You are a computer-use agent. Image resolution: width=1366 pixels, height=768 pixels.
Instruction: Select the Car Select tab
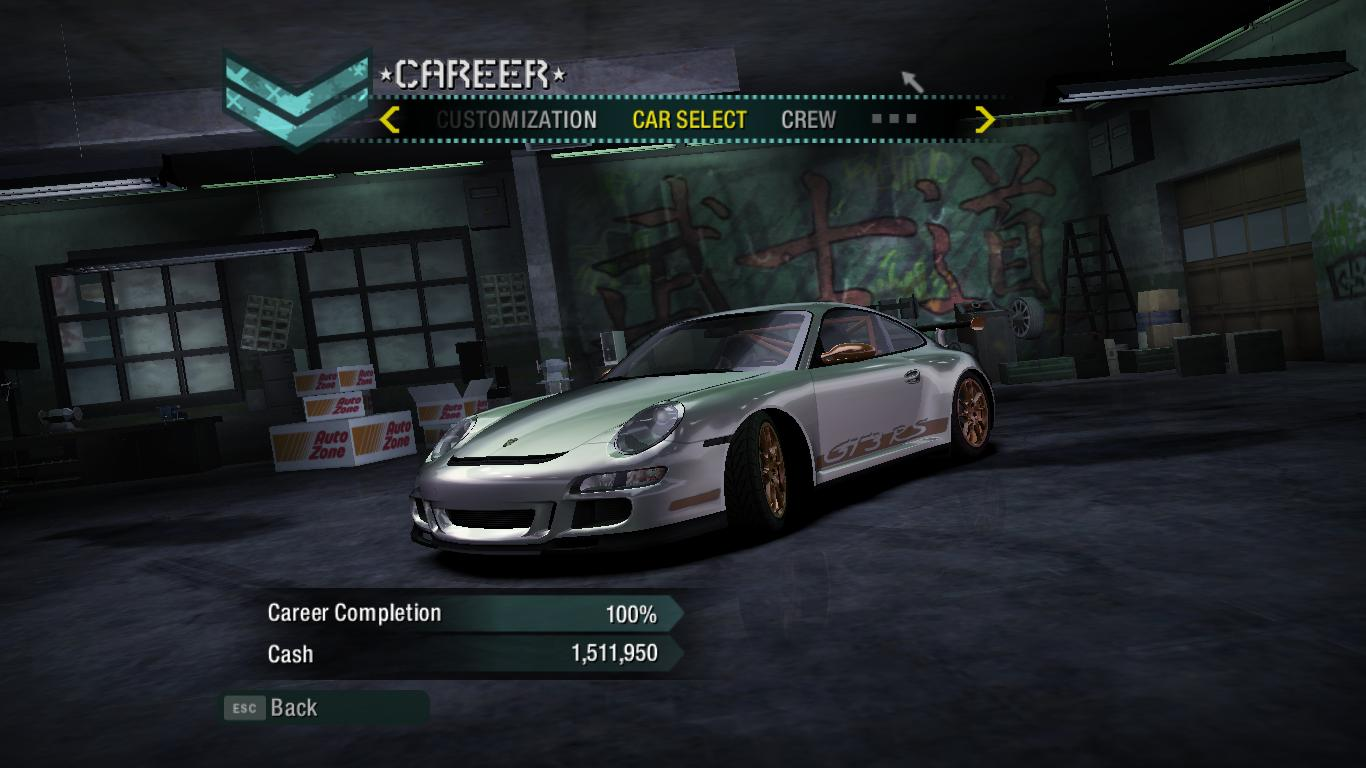coord(689,120)
